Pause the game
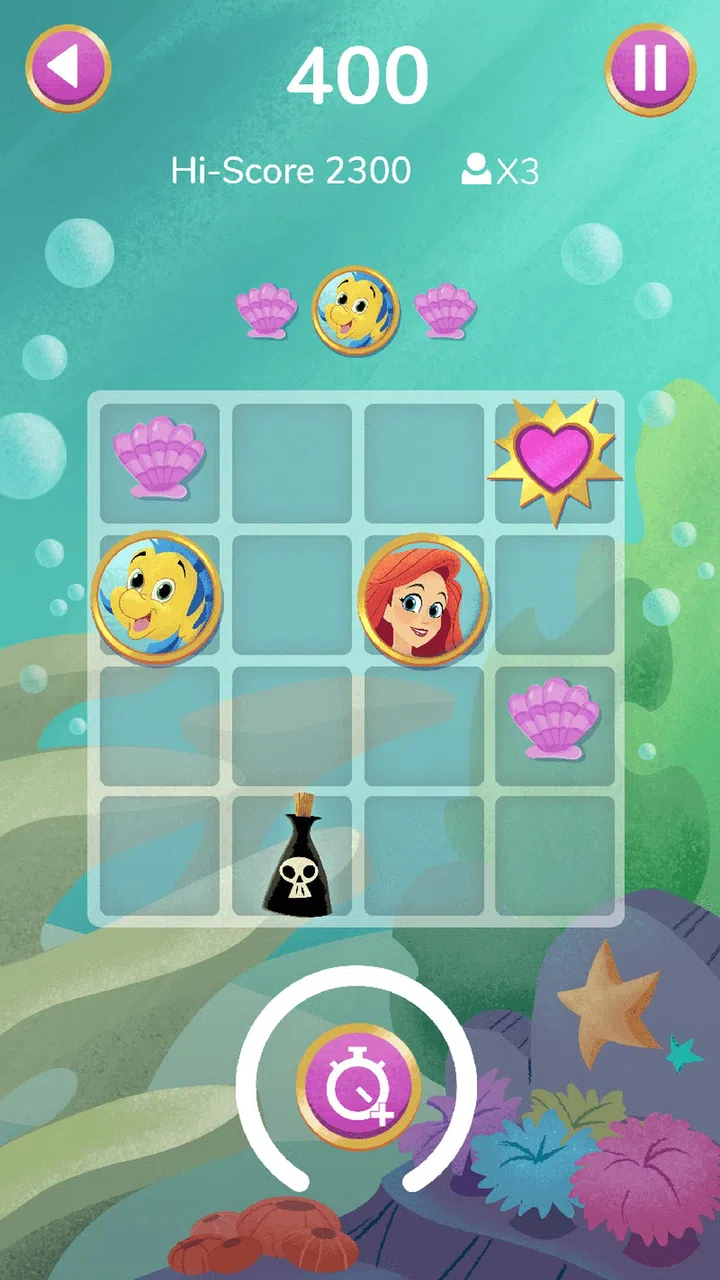The image size is (720, 1280). click(x=650, y=67)
